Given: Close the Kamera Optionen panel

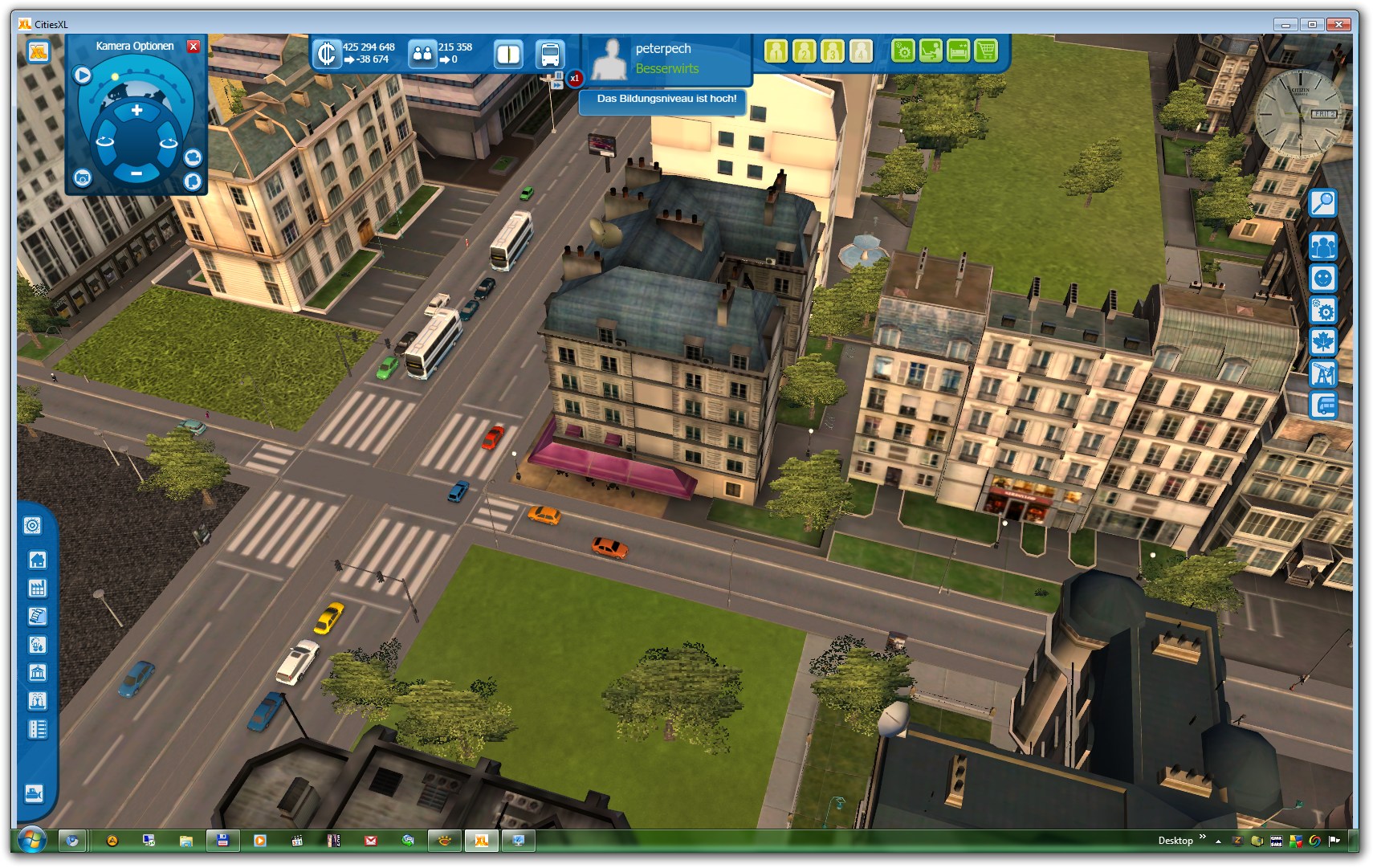Looking at the screenshot, I should (x=193, y=47).
